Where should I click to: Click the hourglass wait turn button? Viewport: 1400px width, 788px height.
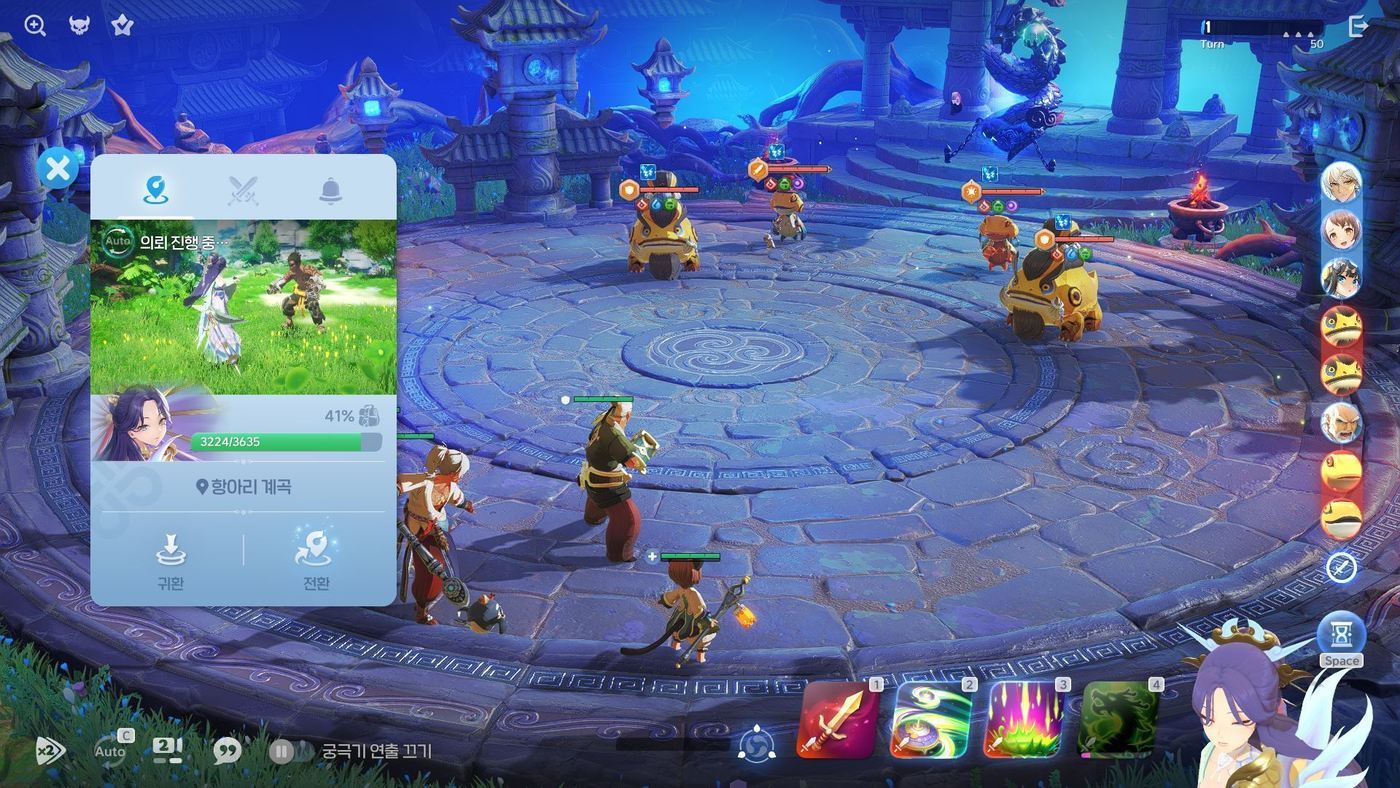(1340, 634)
